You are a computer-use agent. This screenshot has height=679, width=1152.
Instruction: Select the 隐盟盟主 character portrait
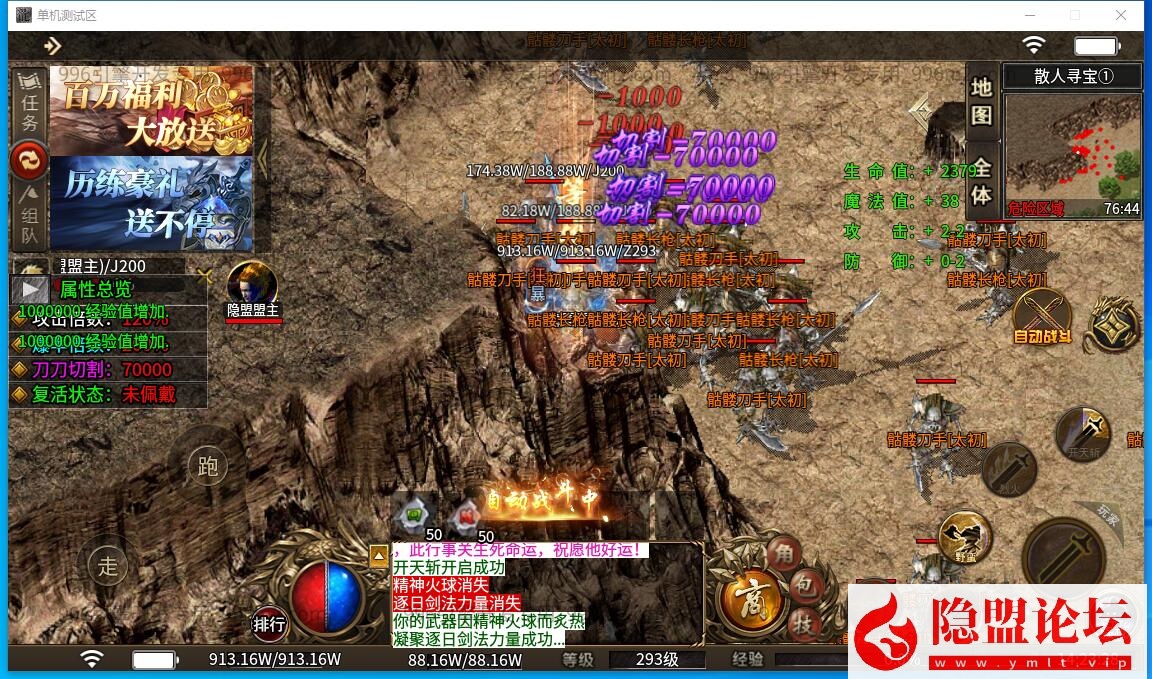[252, 283]
